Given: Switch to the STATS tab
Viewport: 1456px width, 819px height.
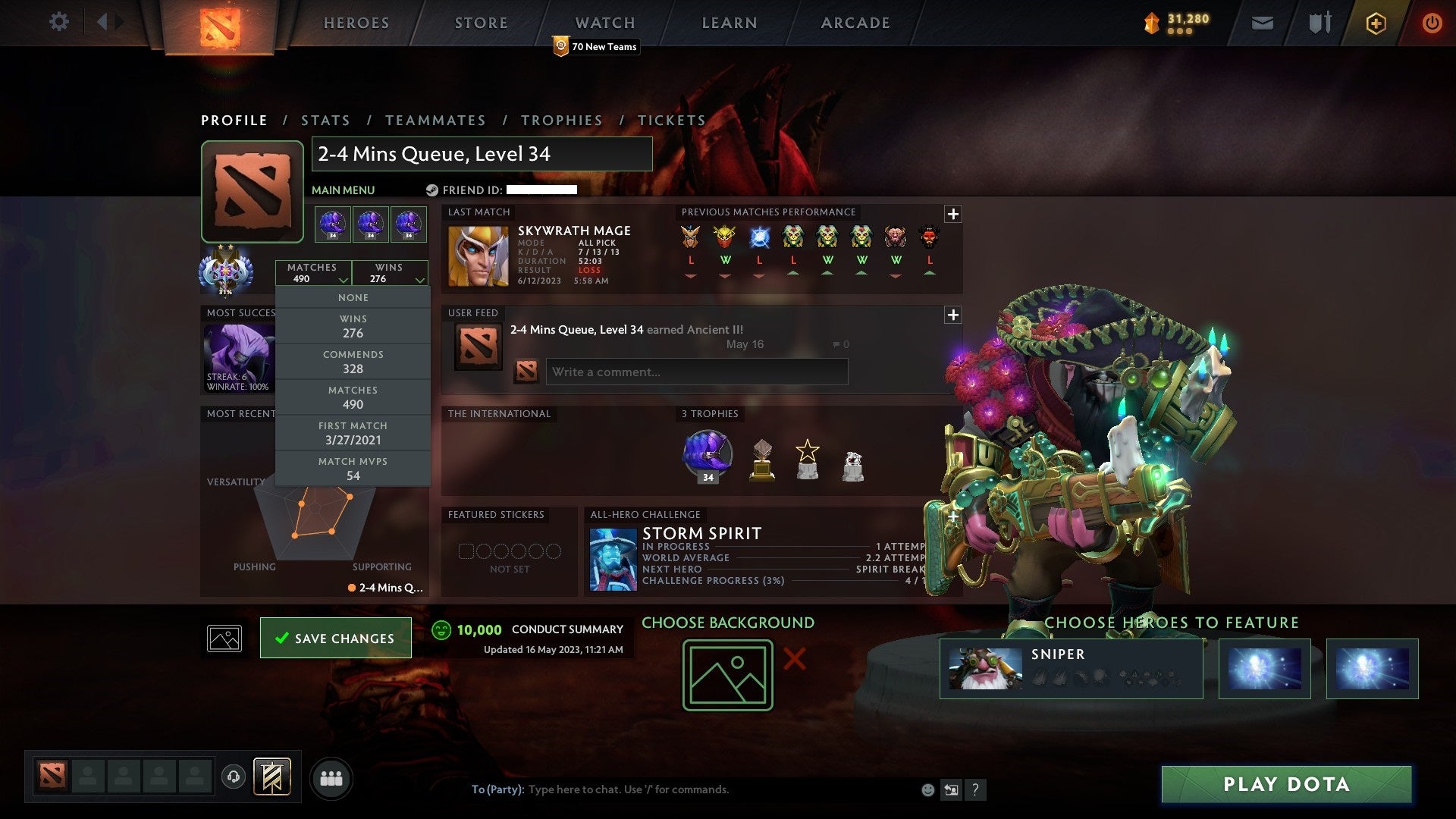Looking at the screenshot, I should (325, 120).
